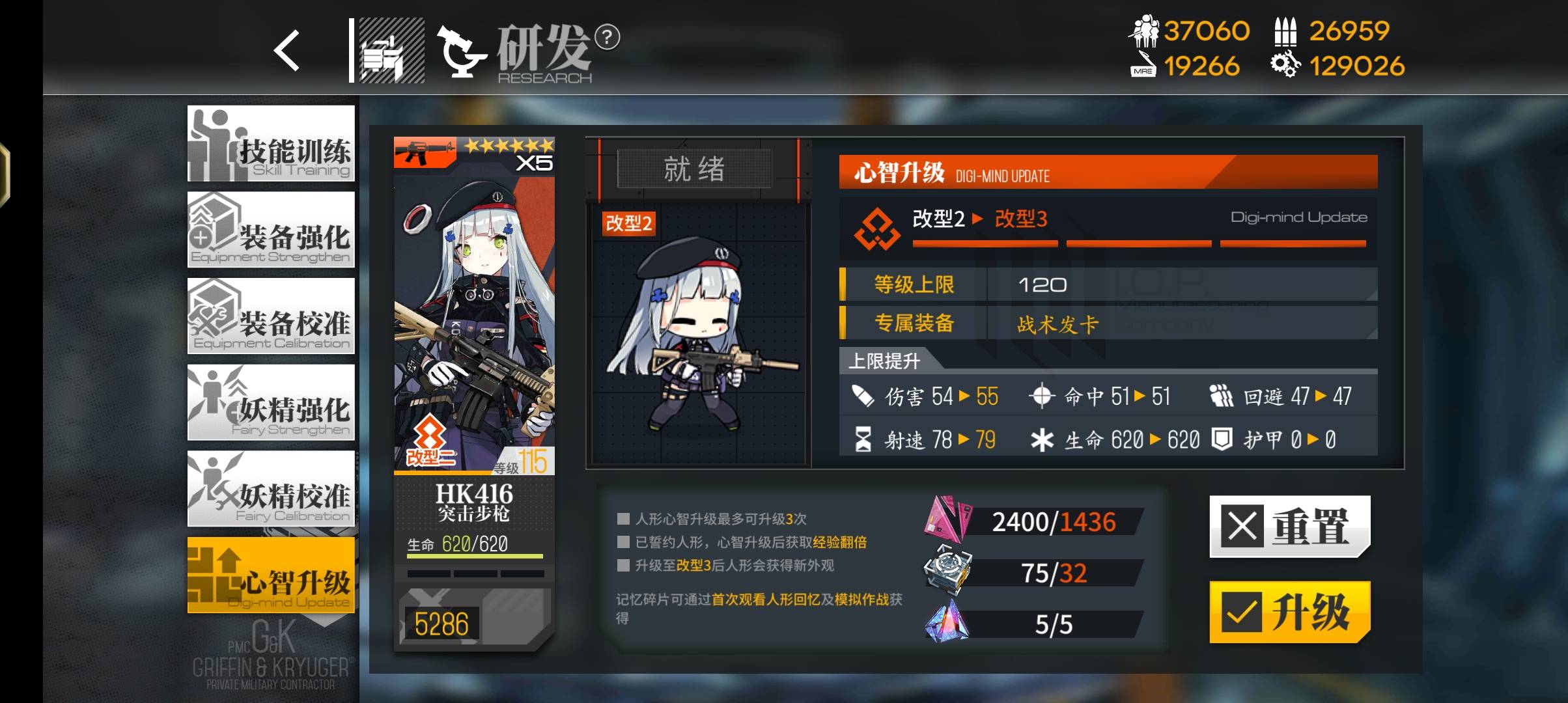Open the Skill Training tab
The width and height of the screenshot is (1568, 703).
point(271,144)
